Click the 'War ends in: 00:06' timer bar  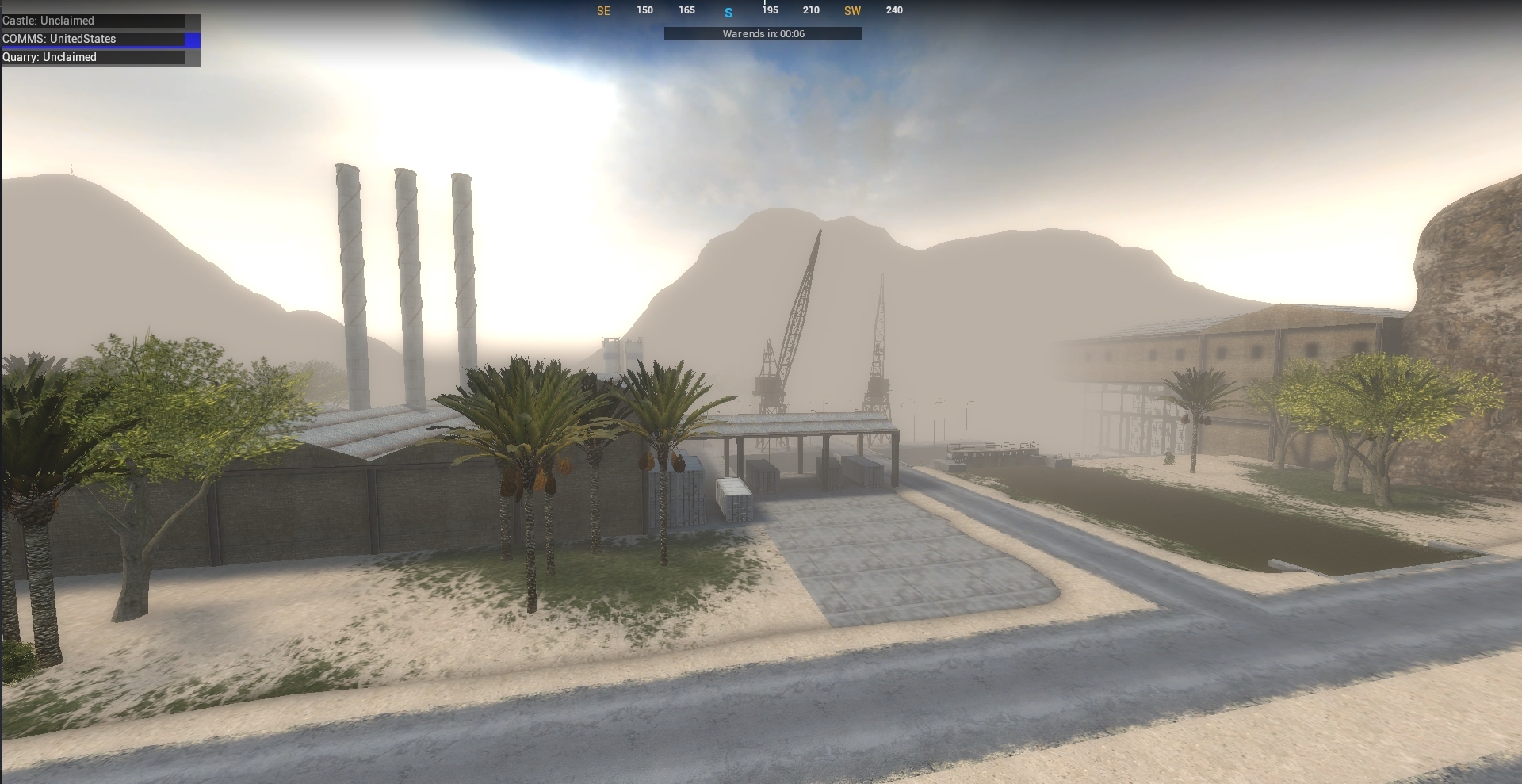(762, 33)
